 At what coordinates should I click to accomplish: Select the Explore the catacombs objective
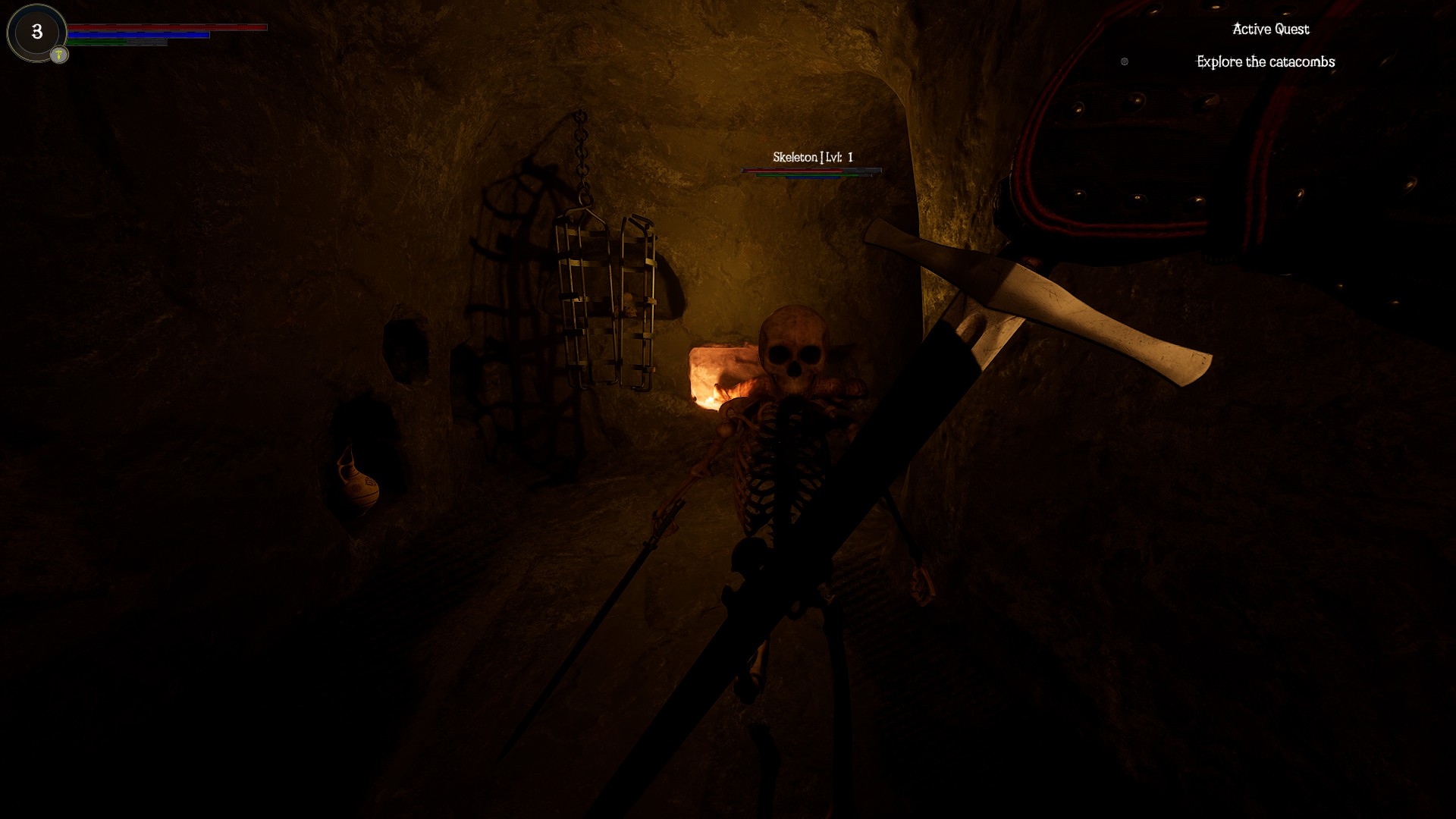click(1265, 62)
